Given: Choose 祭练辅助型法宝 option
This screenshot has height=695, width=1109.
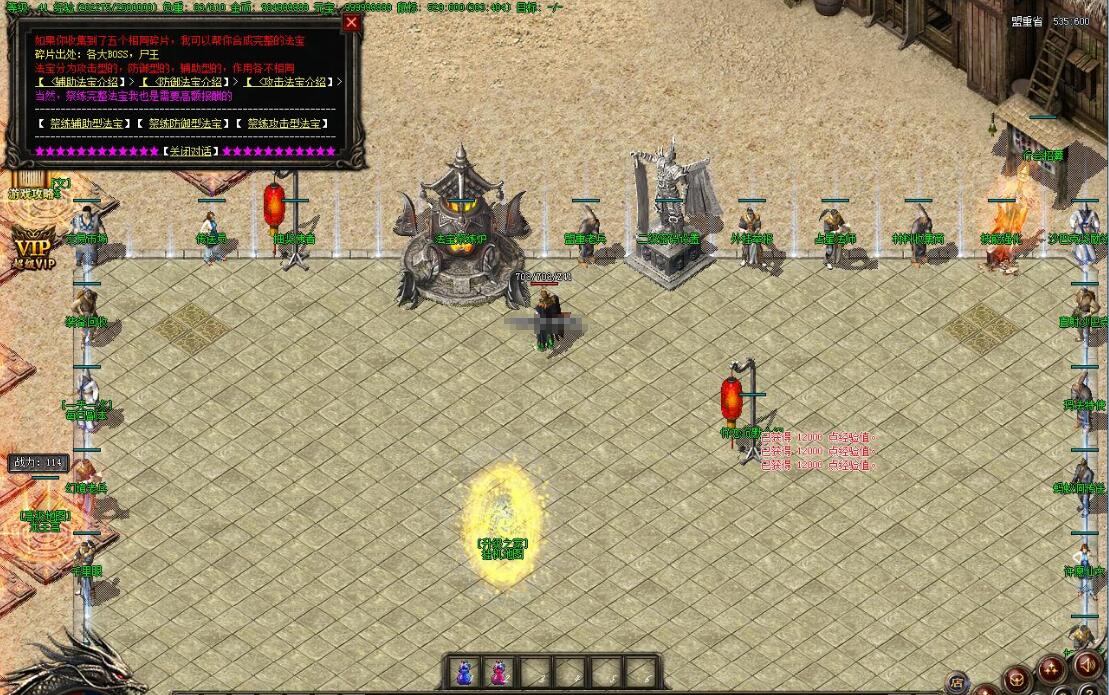Looking at the screenshot, I should 85,124.
